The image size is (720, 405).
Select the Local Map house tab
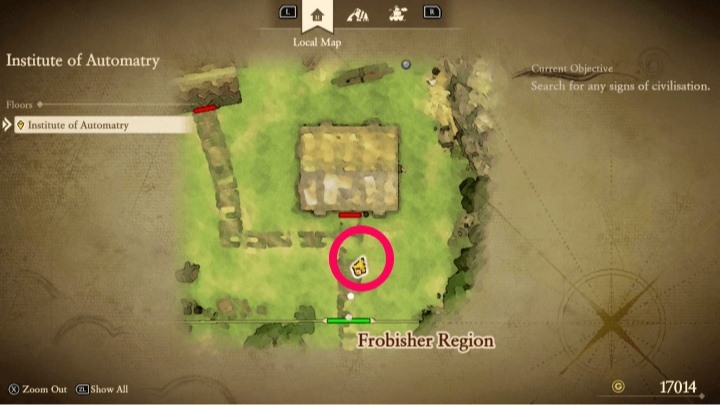point(318,15)
